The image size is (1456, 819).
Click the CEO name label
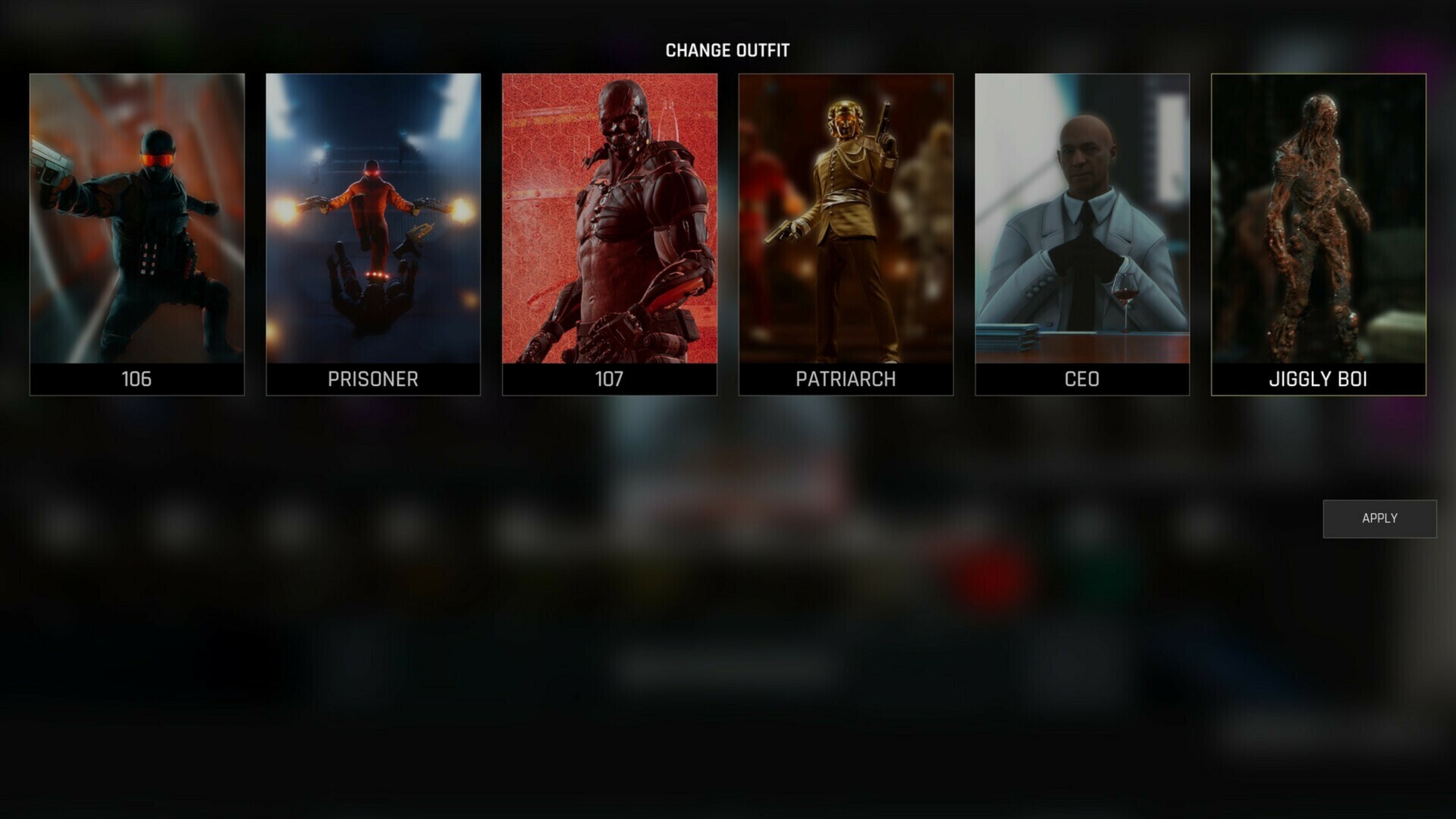[1082, 379]
